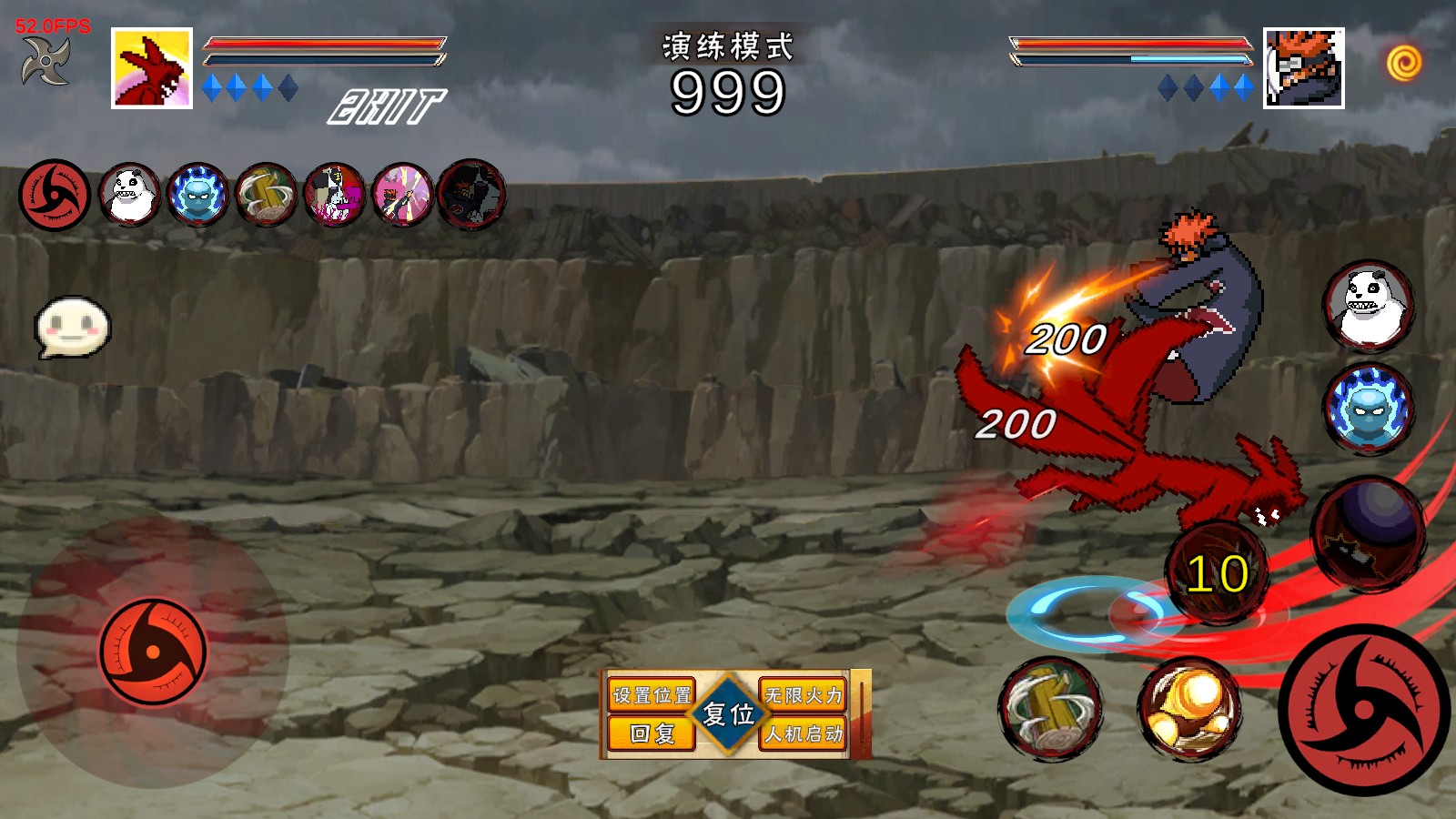This screenshot has height=819, width=1456.
Task: Select the 回复 recover button
Action: point(651,733)
